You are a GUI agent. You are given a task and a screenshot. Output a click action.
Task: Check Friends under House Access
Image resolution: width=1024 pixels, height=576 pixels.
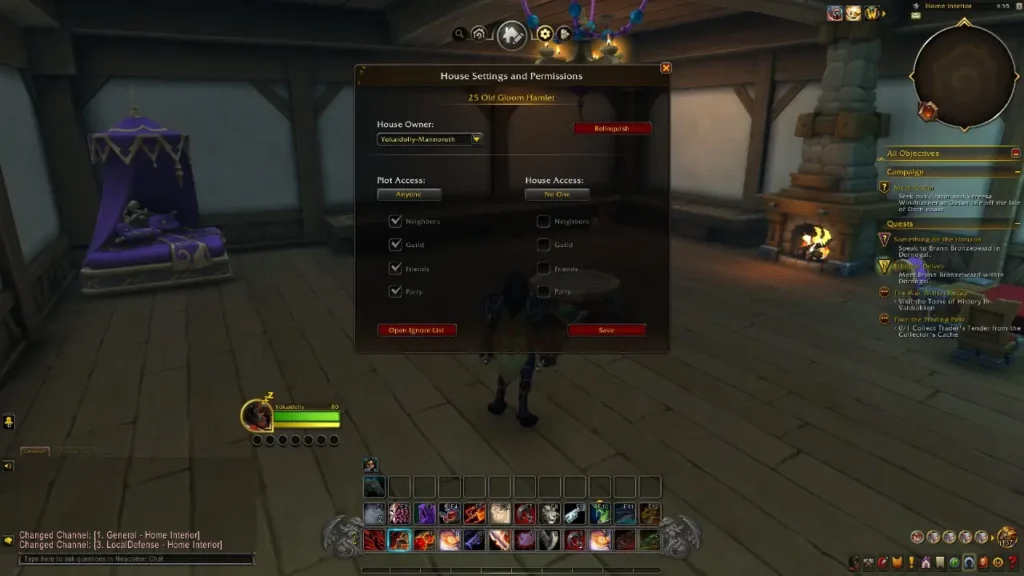click(x=543, y=268)
